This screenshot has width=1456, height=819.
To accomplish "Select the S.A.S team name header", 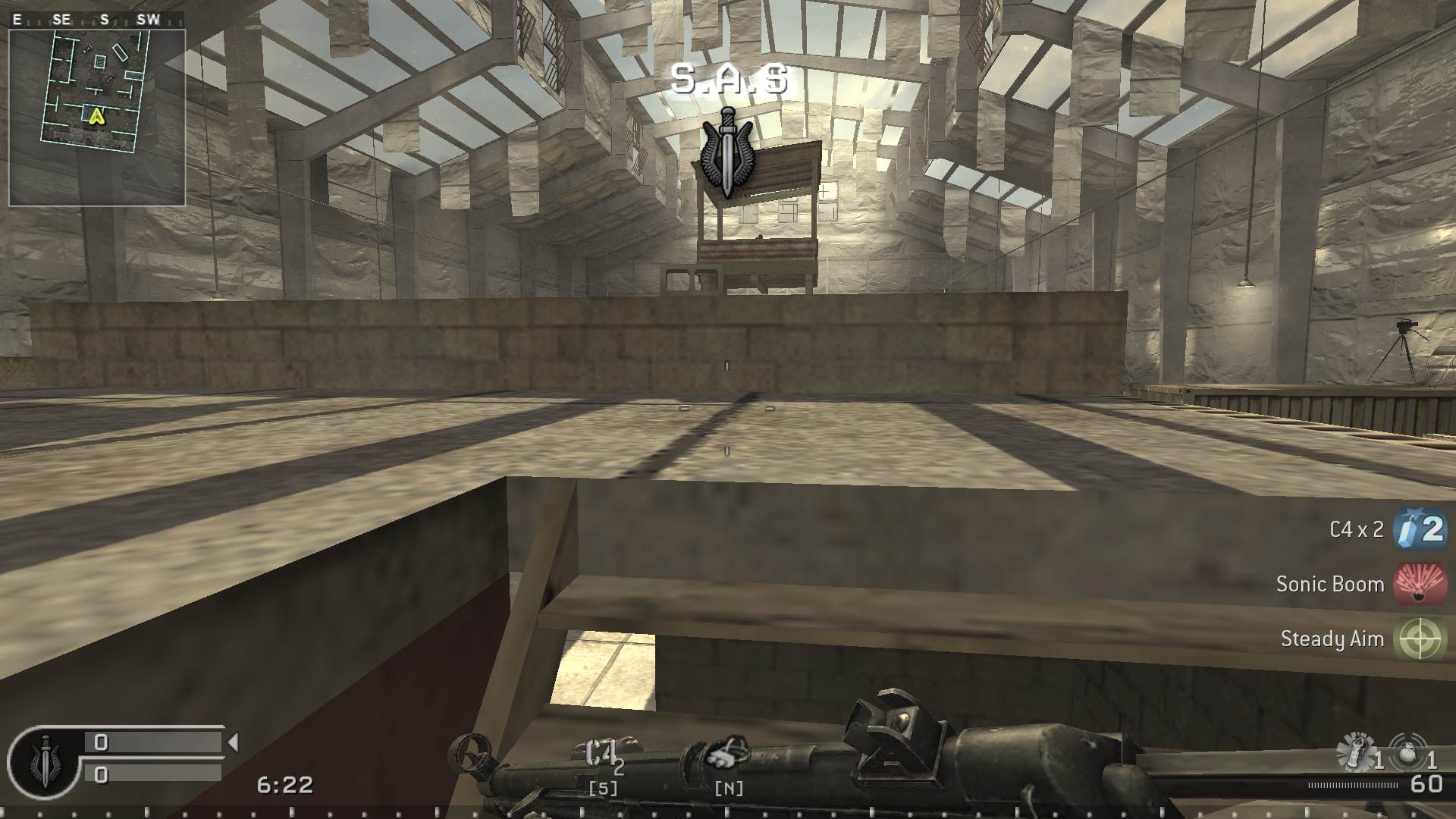I will pyautogui.click(x=729, y=83).
